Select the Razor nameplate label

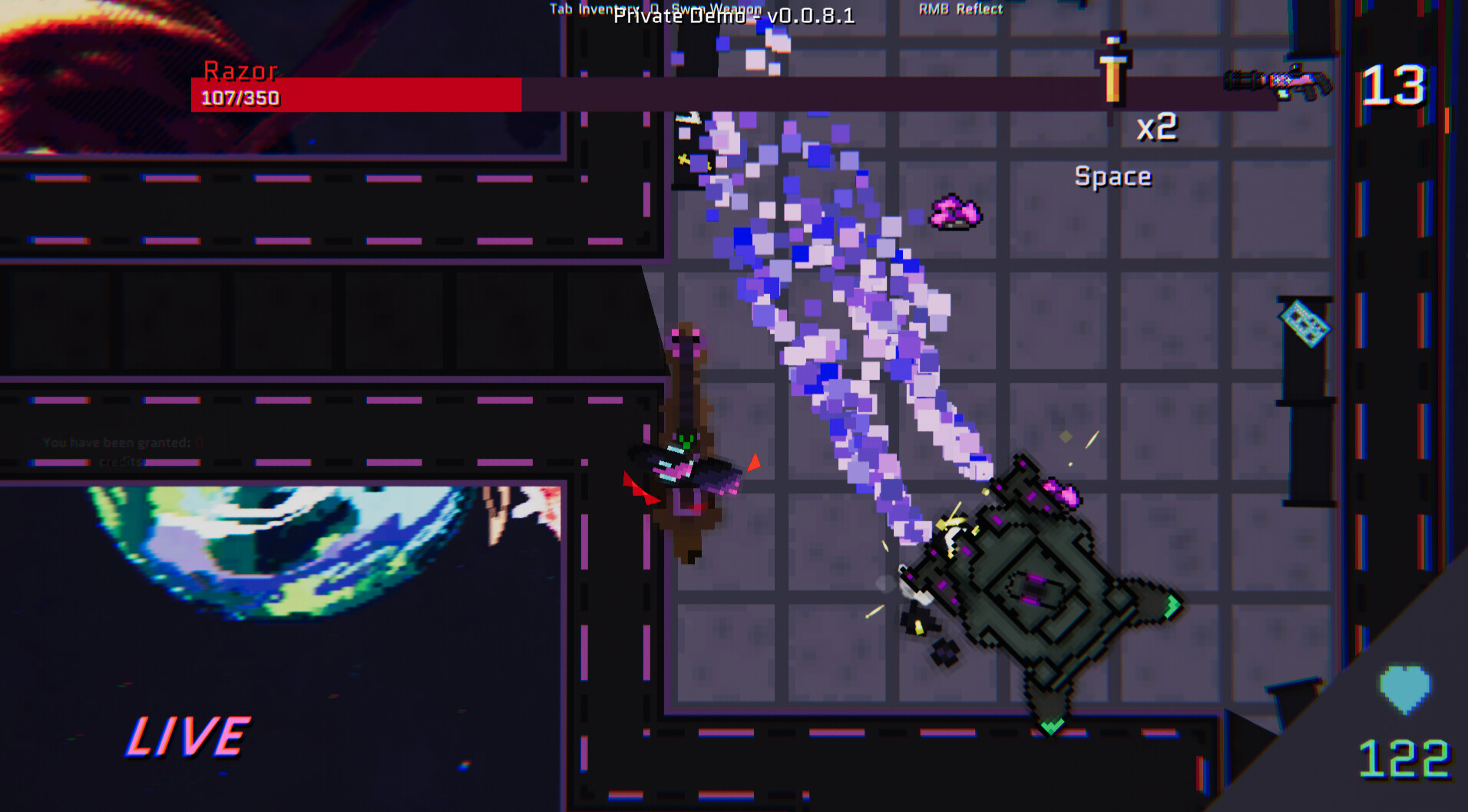(x=240, y=71)
